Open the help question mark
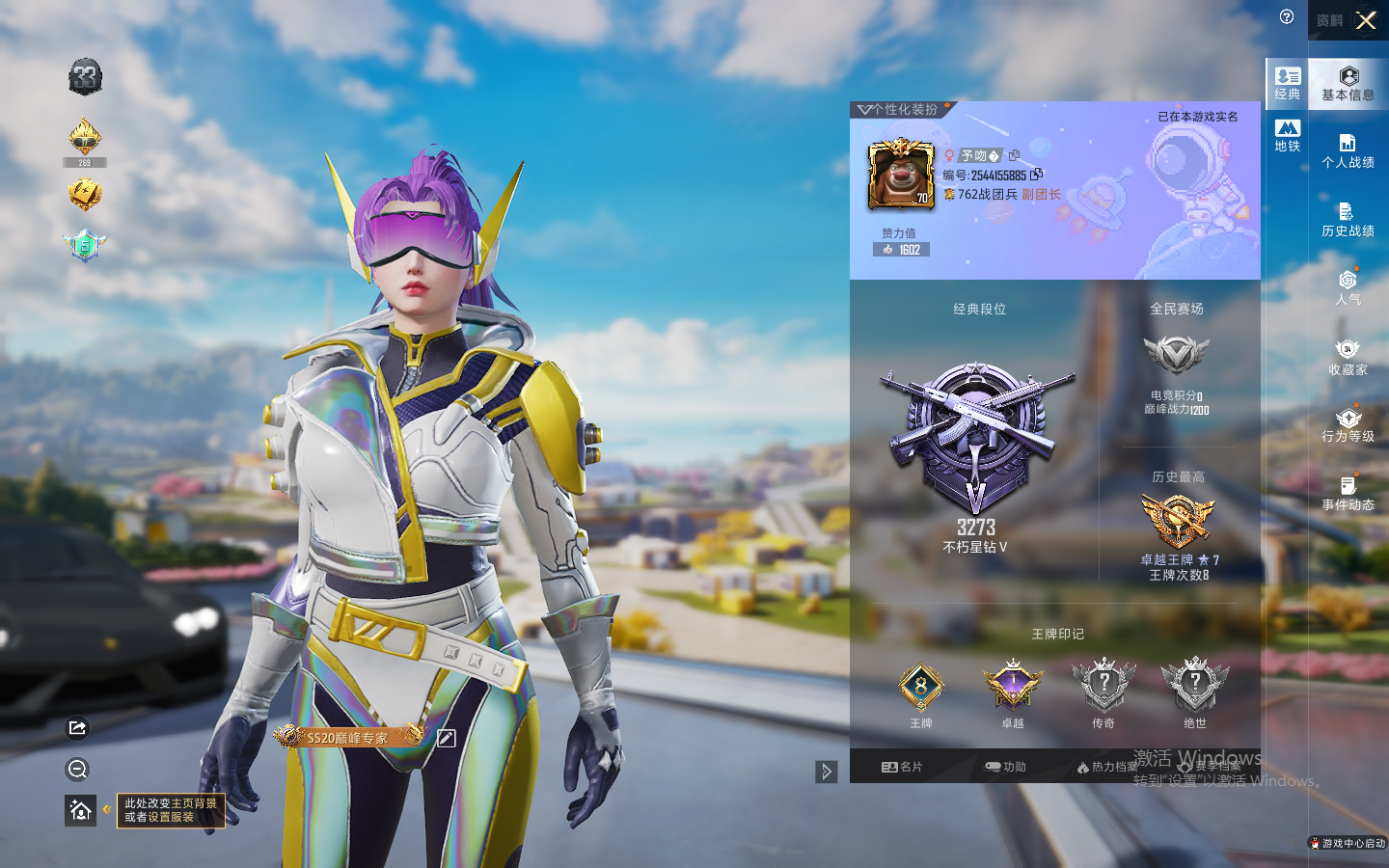This screenshot has width=1389, height=868. [1287, 16]
